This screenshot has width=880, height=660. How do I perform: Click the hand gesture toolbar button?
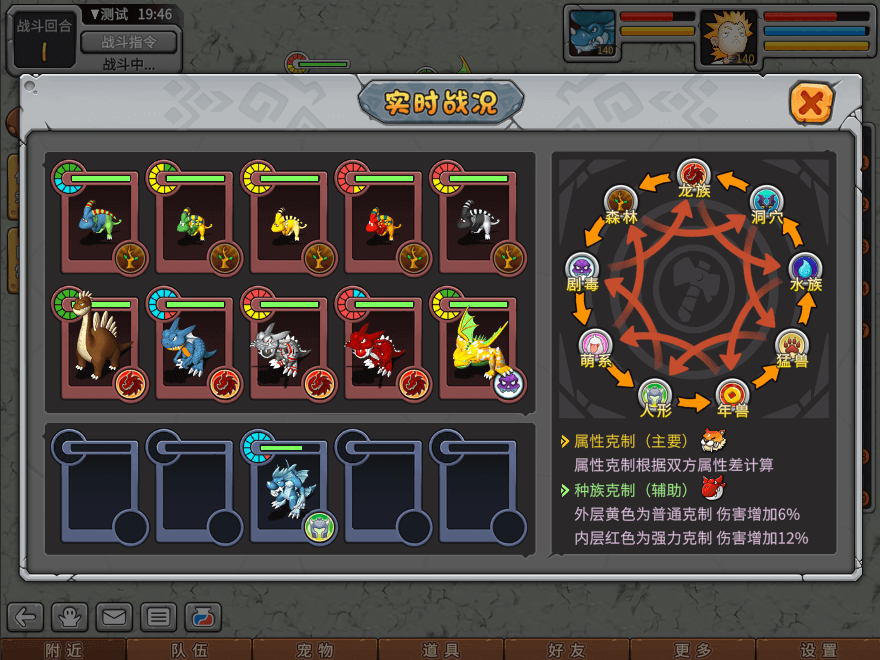(x=70, y=617)
